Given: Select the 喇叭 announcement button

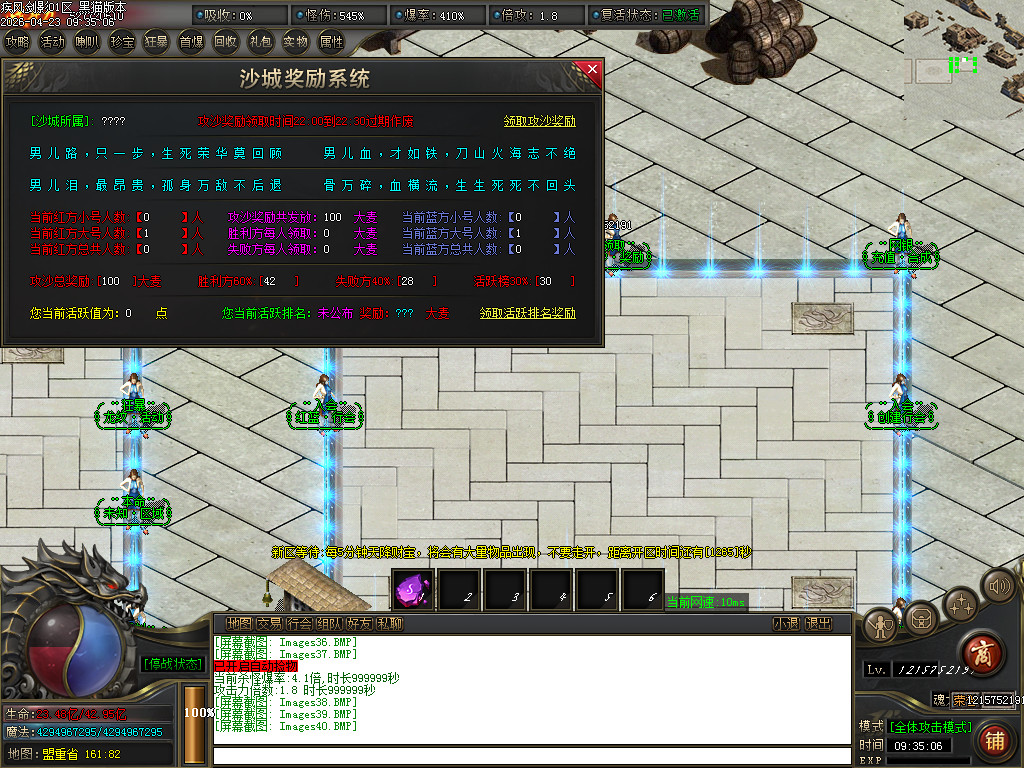Looking at the screenshot, I should point(87,42).
